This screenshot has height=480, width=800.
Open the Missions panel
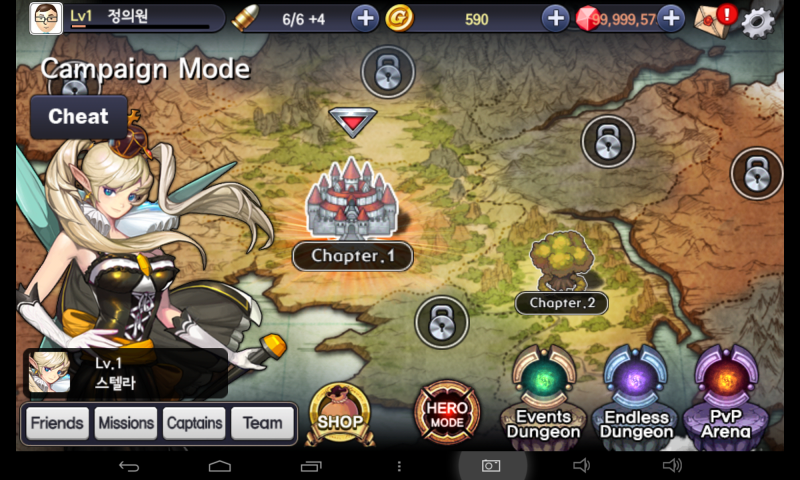pos(126,423)
